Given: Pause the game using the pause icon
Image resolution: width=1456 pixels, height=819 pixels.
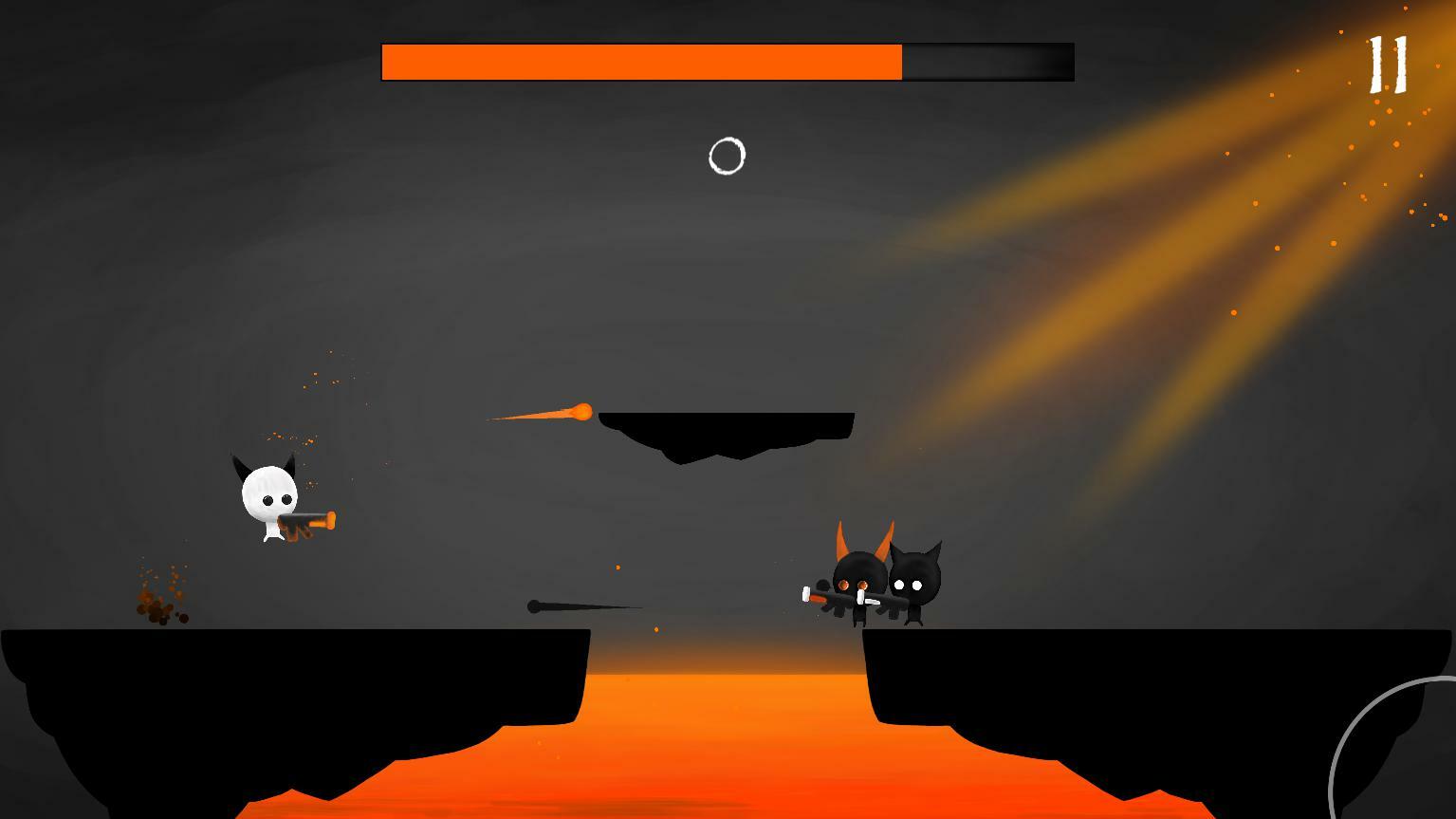Looking at the screenshot, I should [x=1388, y=65].
